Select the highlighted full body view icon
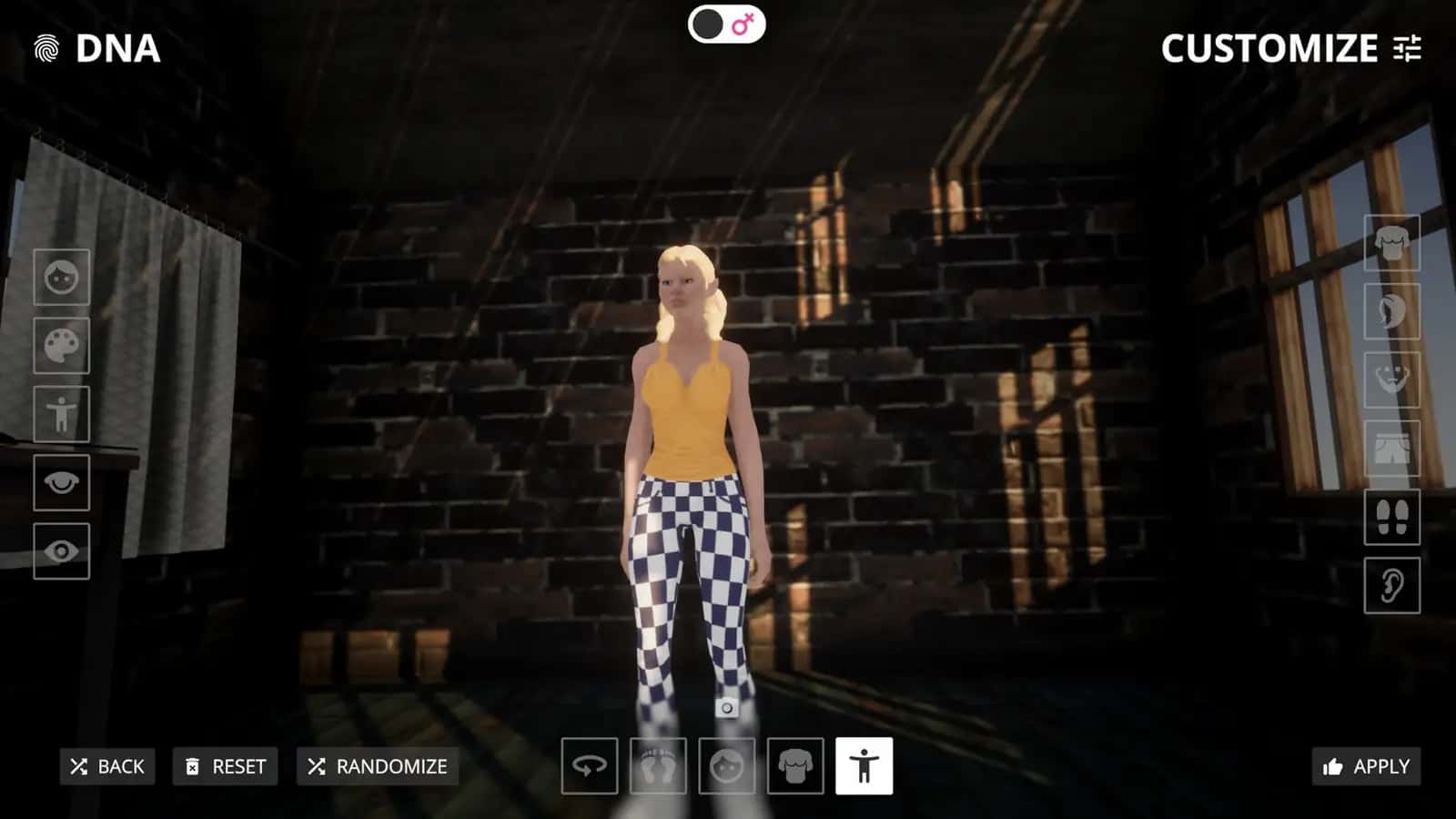 click(864, 765)
